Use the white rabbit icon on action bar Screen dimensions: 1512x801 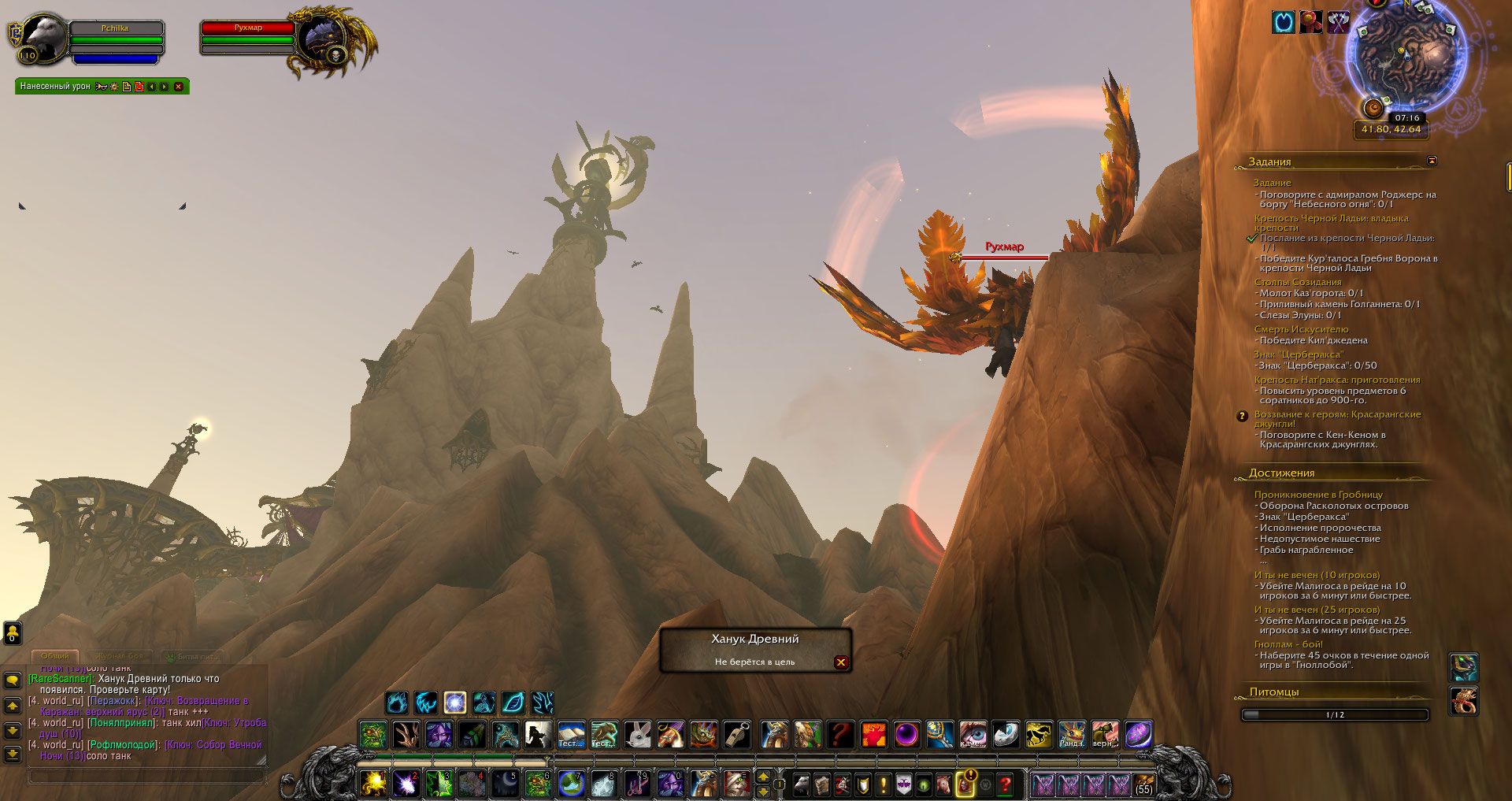(x=638, y=735)
